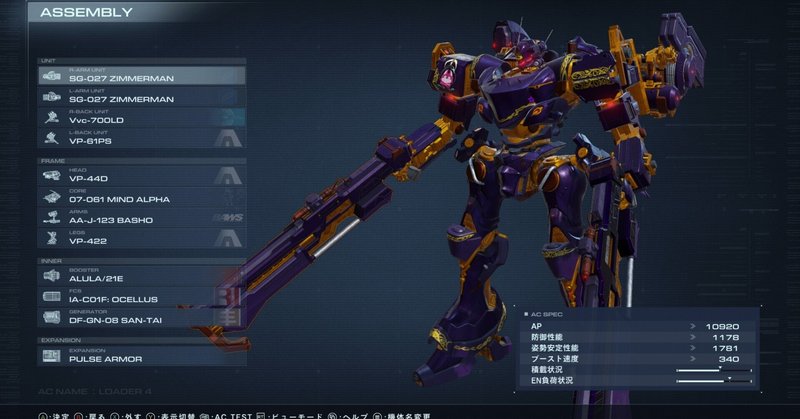Open the R-BACK UNIT Vvc-700LD slot
800x419 pixels.
click(140, 117)
